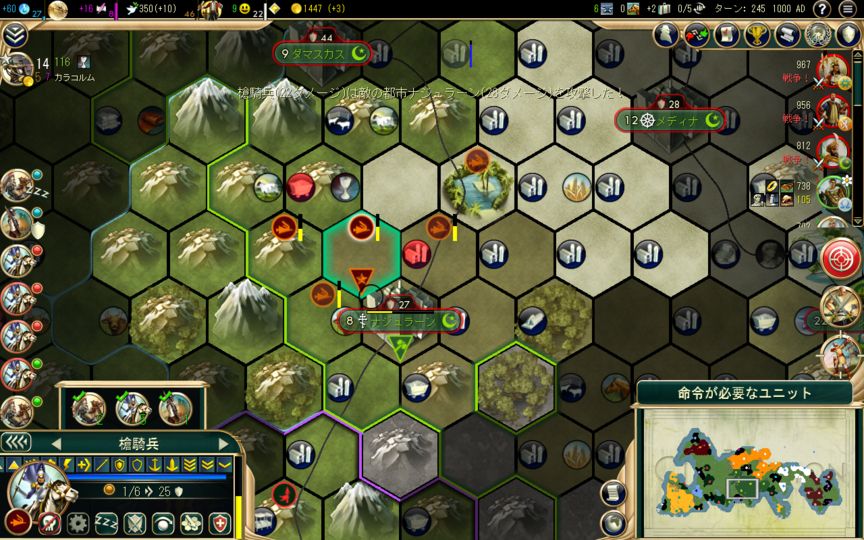Image resolution: width=864 pixels, height=540 pixels.
Task: Select the next unit with right arrow
Action: click(224, 443)
